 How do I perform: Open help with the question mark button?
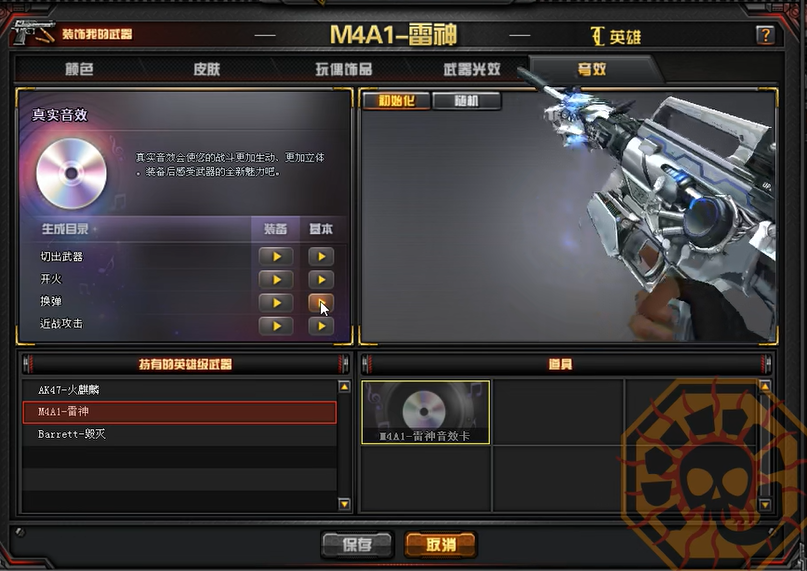click(x=765, y=35)
